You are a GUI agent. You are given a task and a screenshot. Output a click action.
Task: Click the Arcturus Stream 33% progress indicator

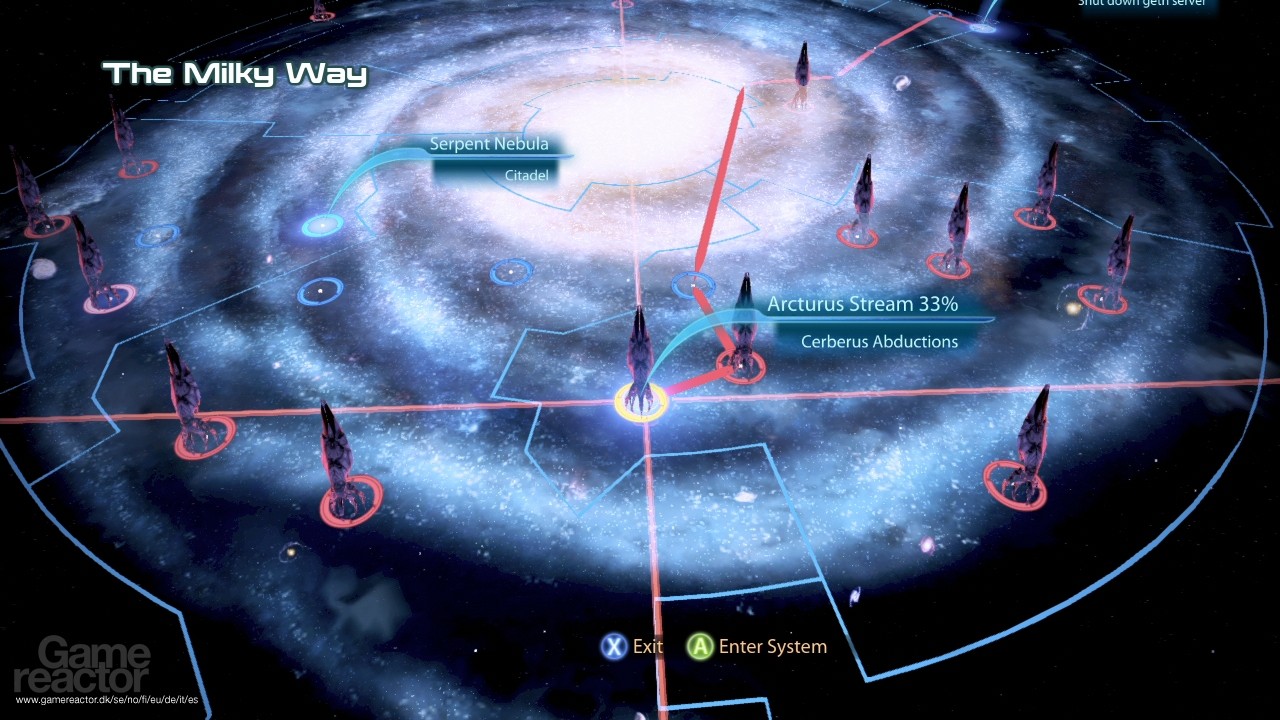pos(862,304)
